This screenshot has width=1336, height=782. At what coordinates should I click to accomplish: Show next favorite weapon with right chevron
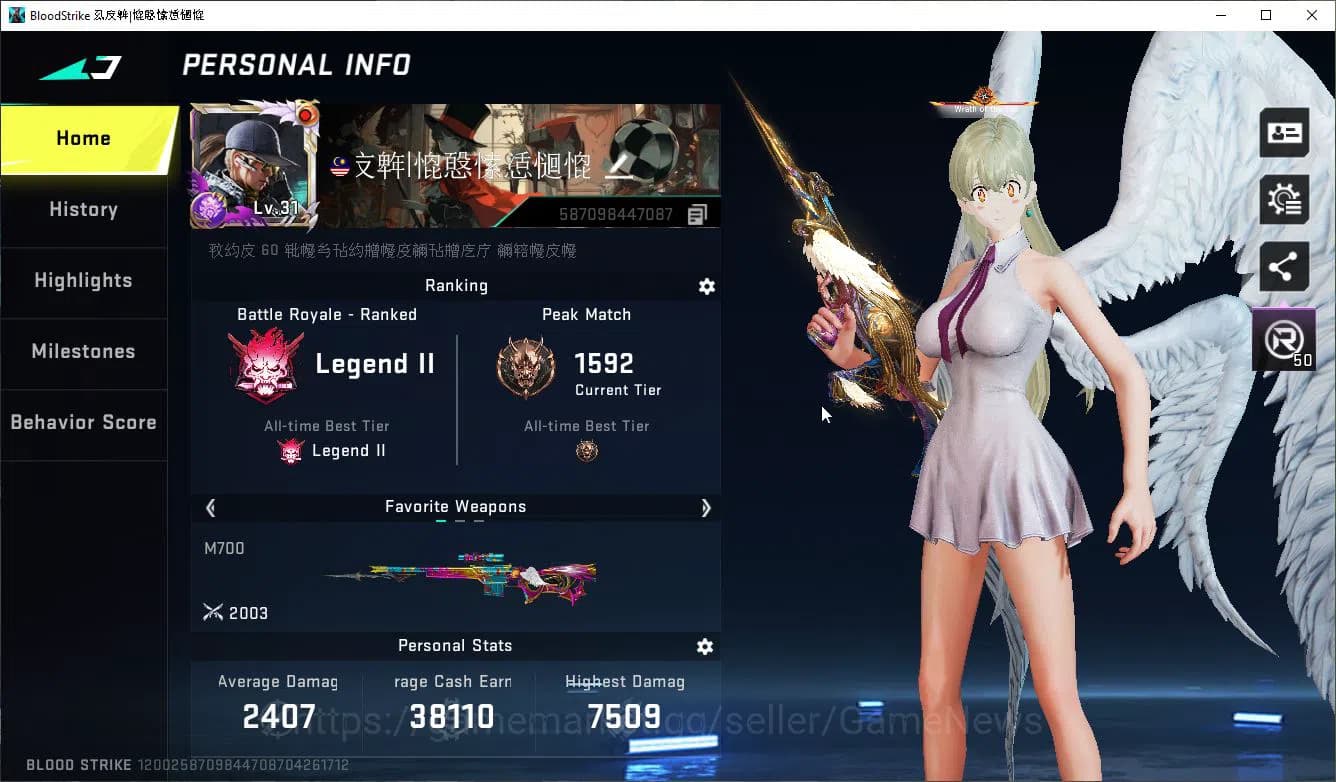(x=706, y=508)
